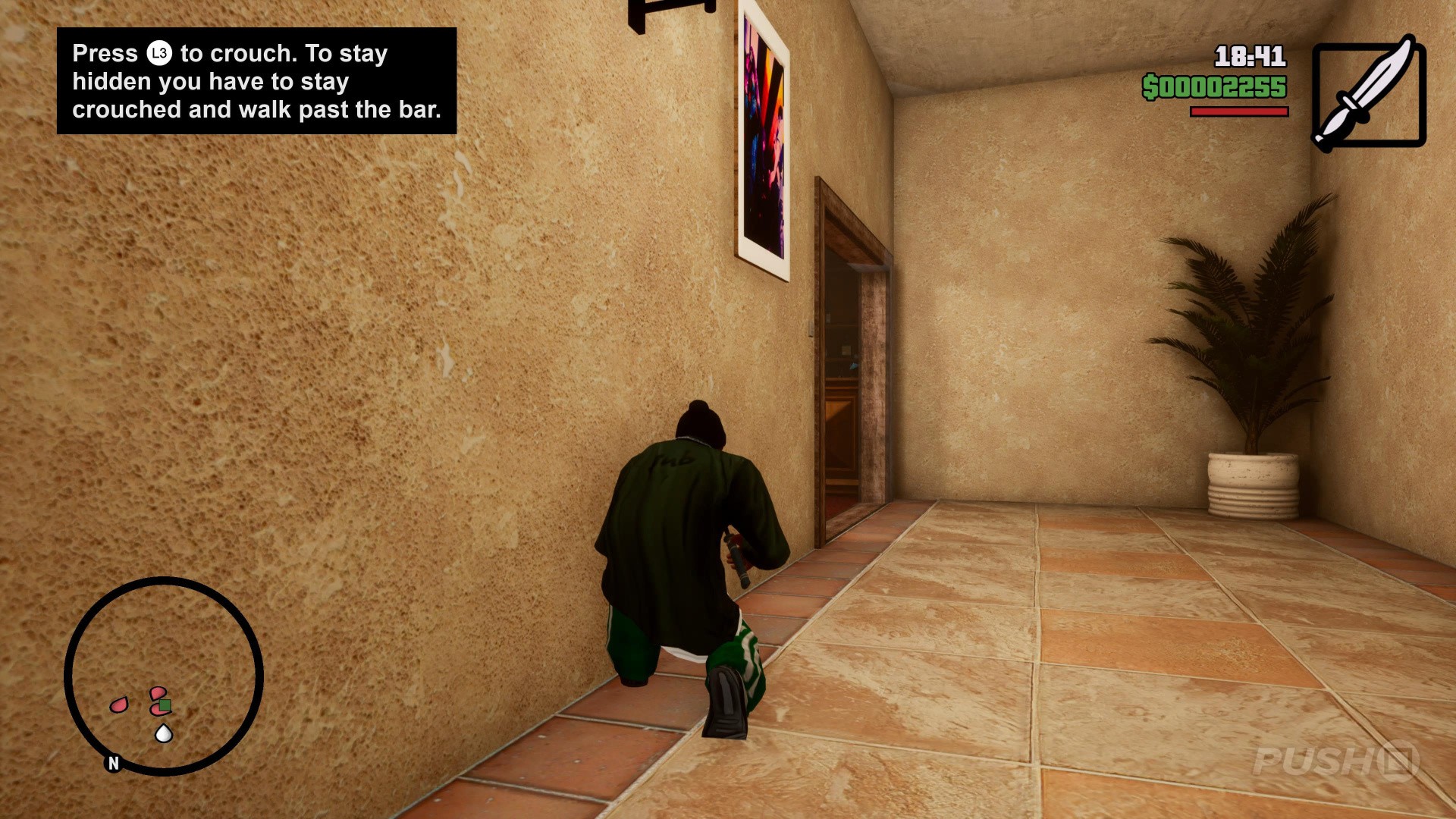Click the lower red blip beside the green marker
Image resolution: width=1456 pixels, height=819 pixels.
(156, 710)
